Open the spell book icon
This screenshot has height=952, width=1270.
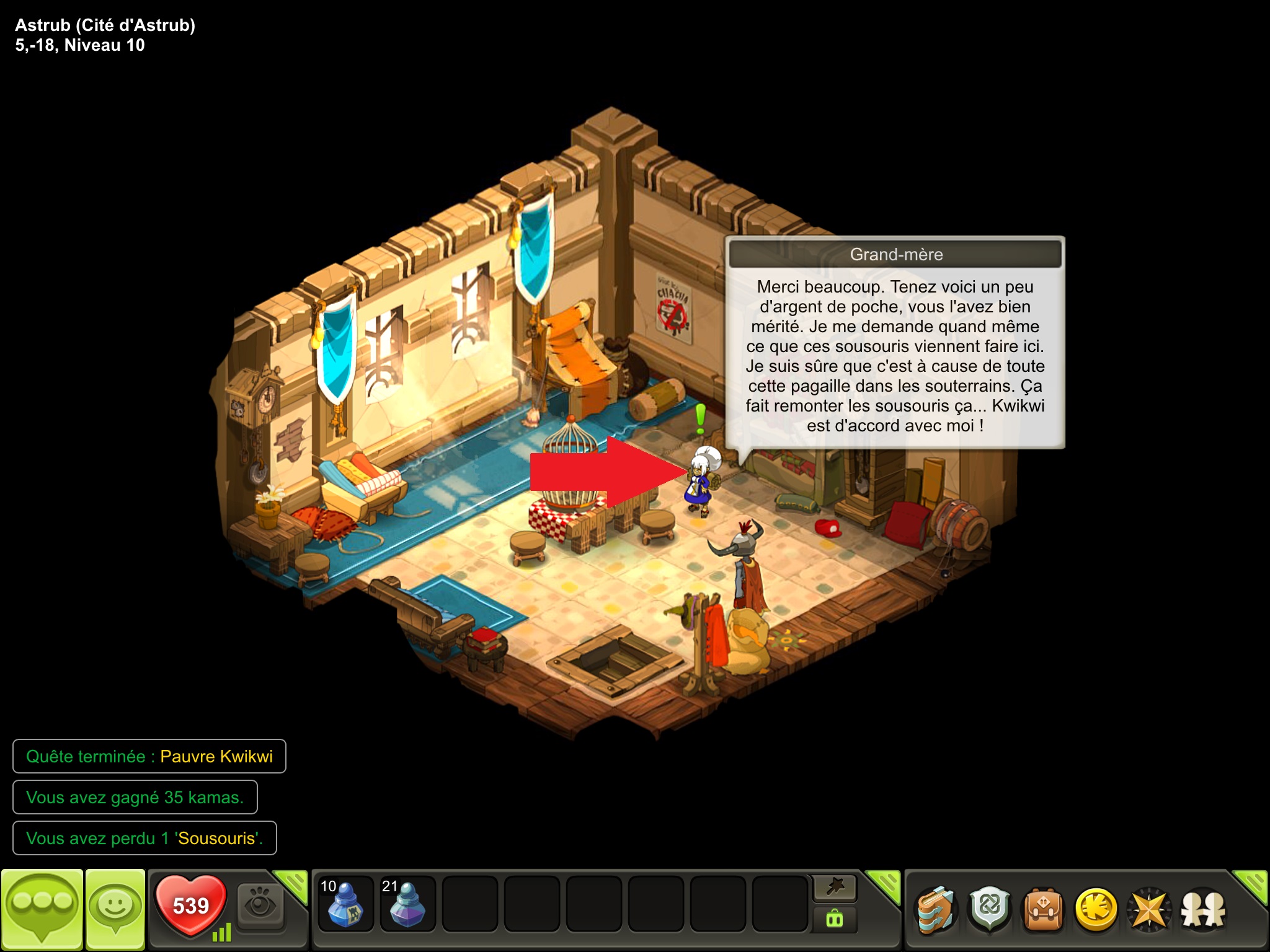(x=936, y=910)
